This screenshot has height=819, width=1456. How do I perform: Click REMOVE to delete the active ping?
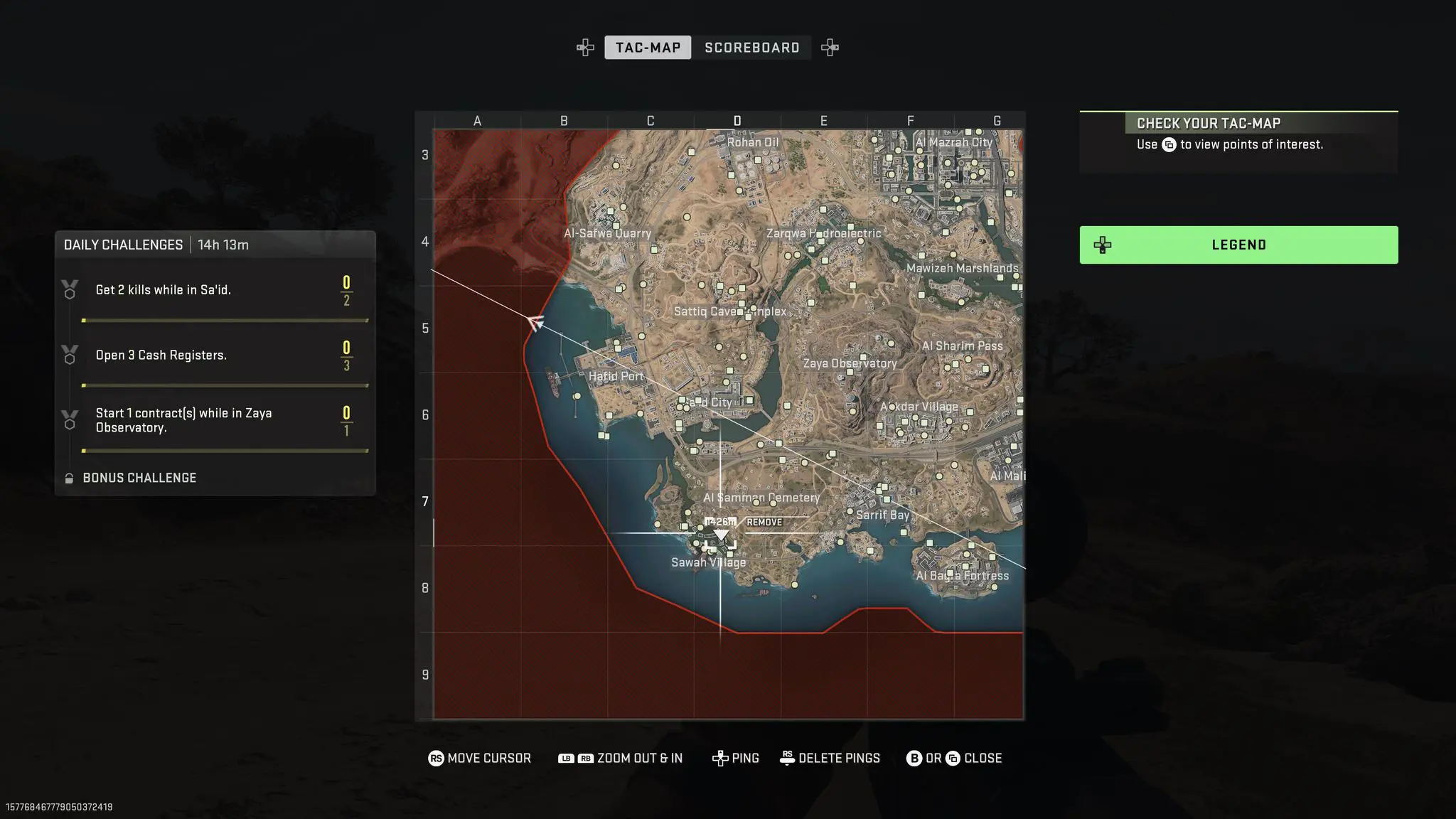click(x=763, y=522)
